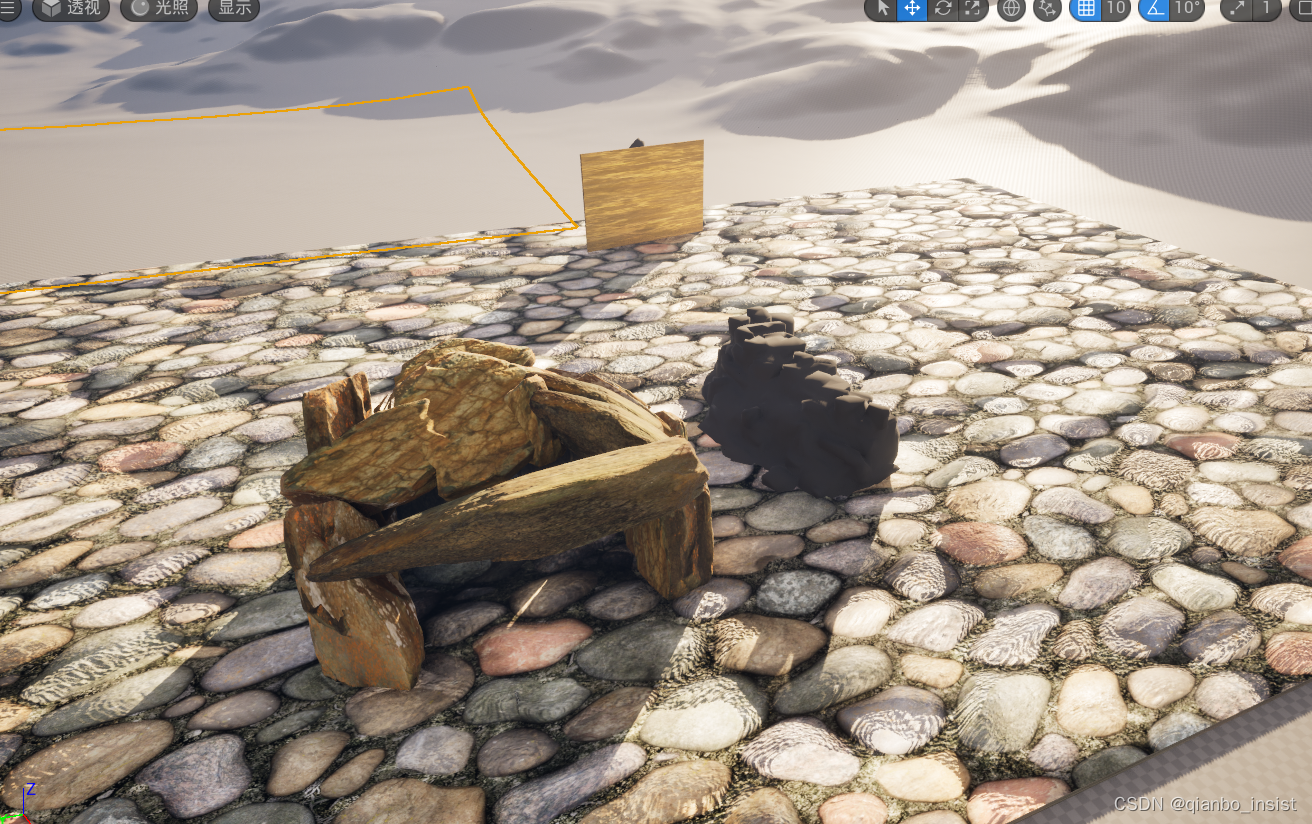Open the 显示 show flags menu

coord(234,8)
